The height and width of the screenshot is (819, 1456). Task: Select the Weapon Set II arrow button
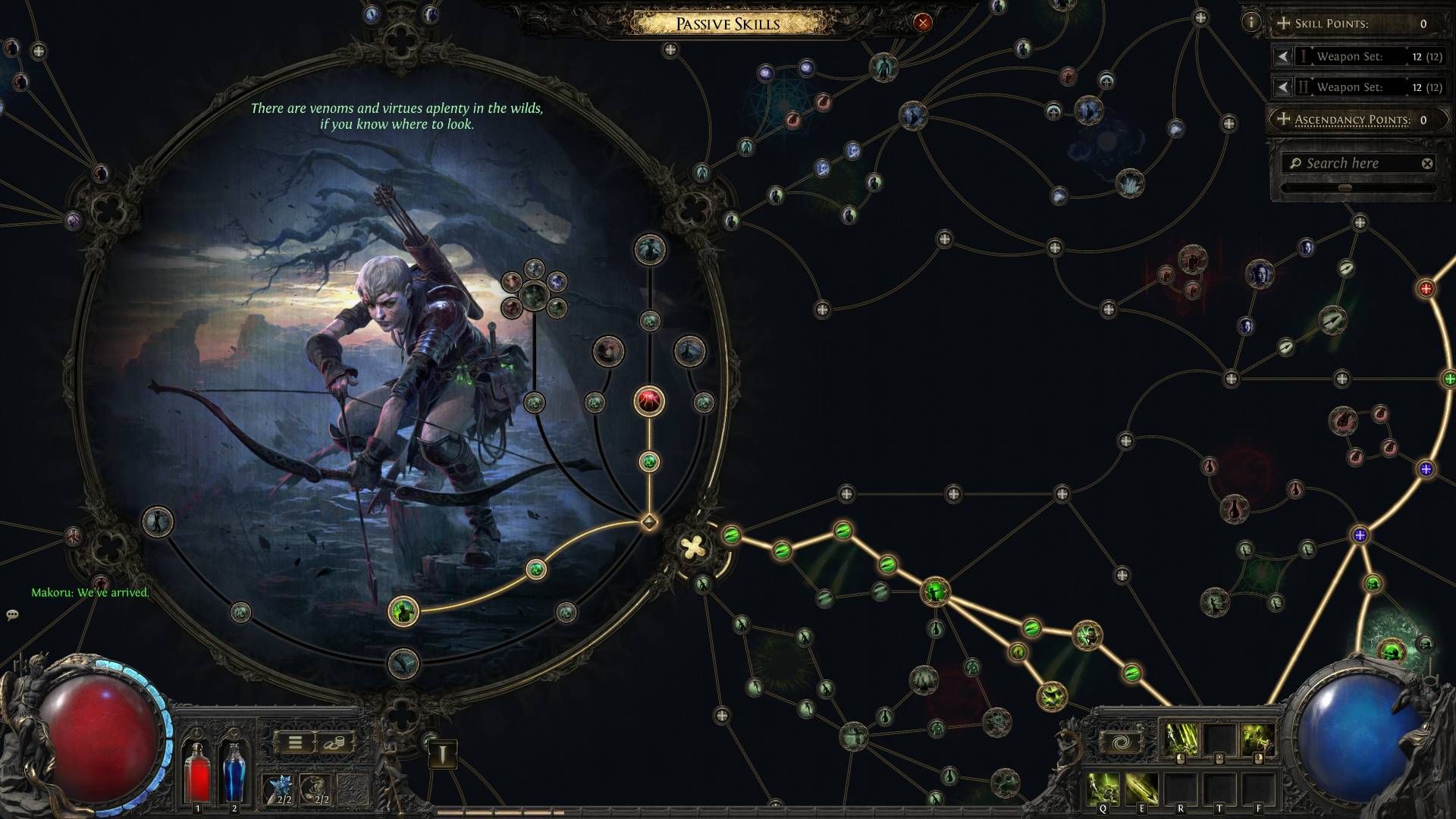(1282, 87)
